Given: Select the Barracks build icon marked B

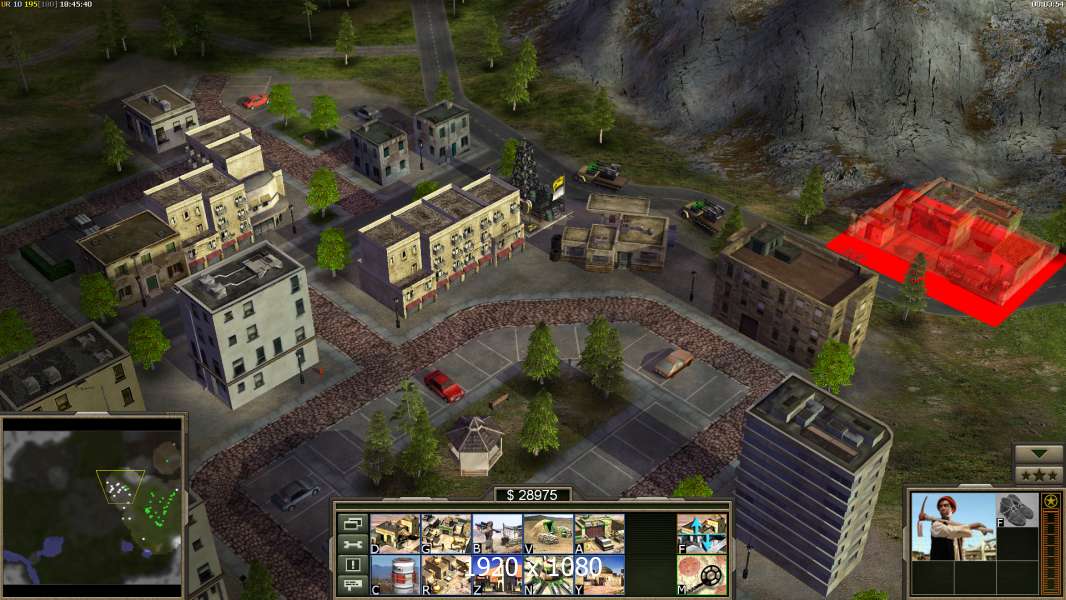Looking at the screenshot, I should 497,533.
